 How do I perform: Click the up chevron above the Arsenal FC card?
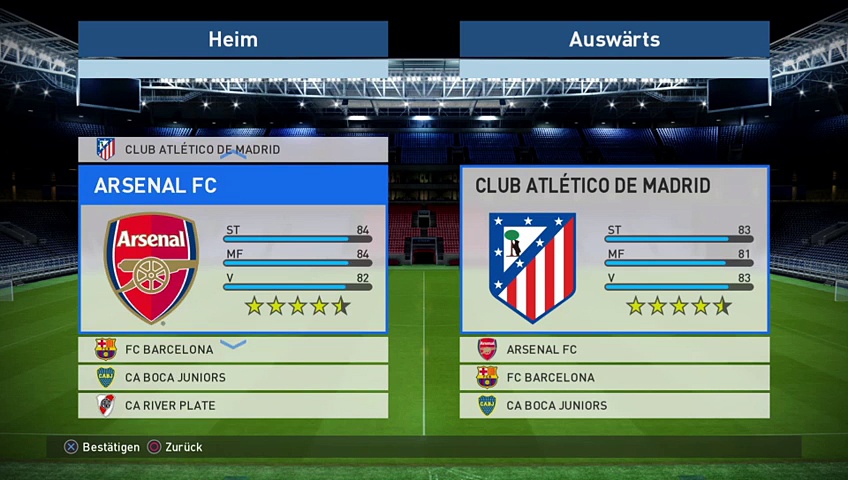point(233,156)
